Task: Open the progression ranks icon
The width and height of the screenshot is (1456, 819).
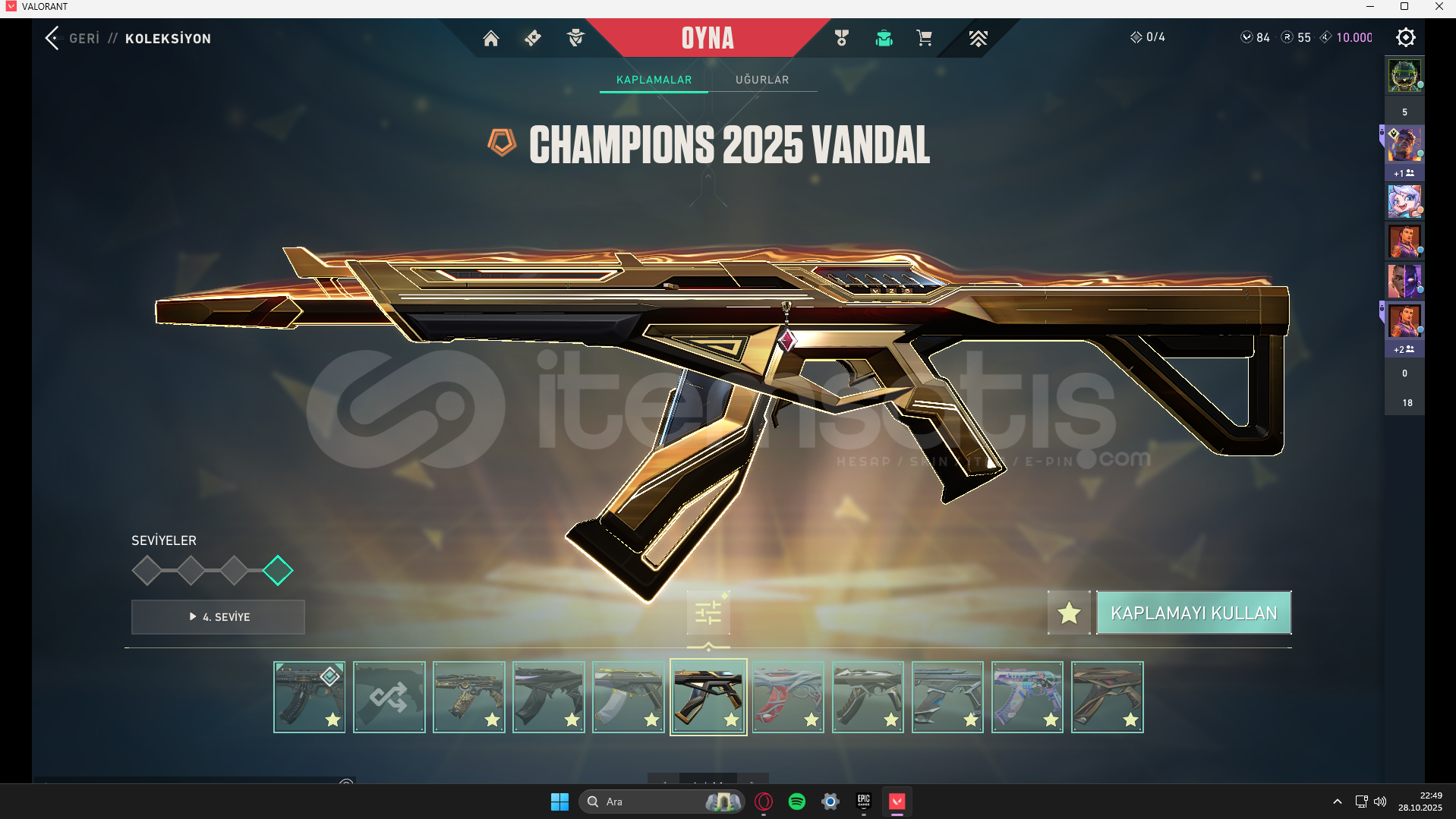Action: pyautogui.click(x=979, y=38)
